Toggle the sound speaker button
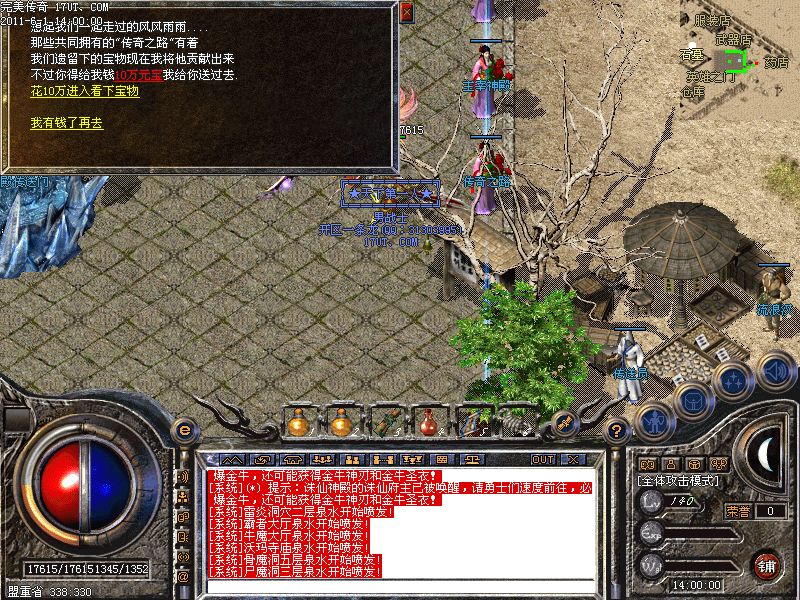 (x=775, y=371)
